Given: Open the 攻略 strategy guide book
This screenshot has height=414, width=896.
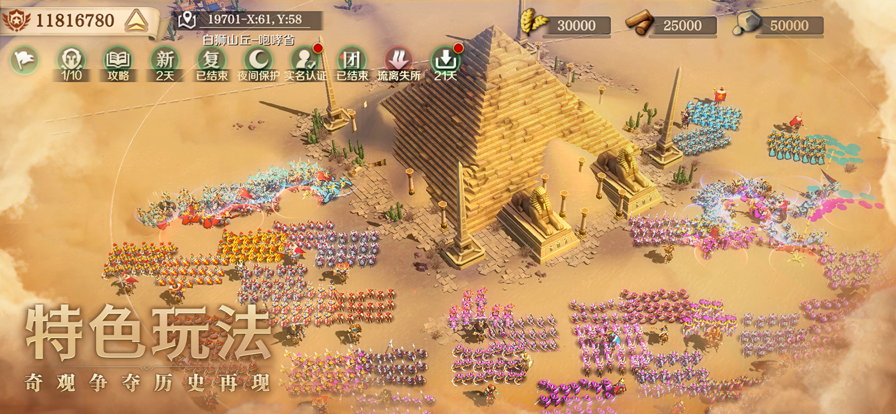Looking at the screenshot, I should [118, 61].
